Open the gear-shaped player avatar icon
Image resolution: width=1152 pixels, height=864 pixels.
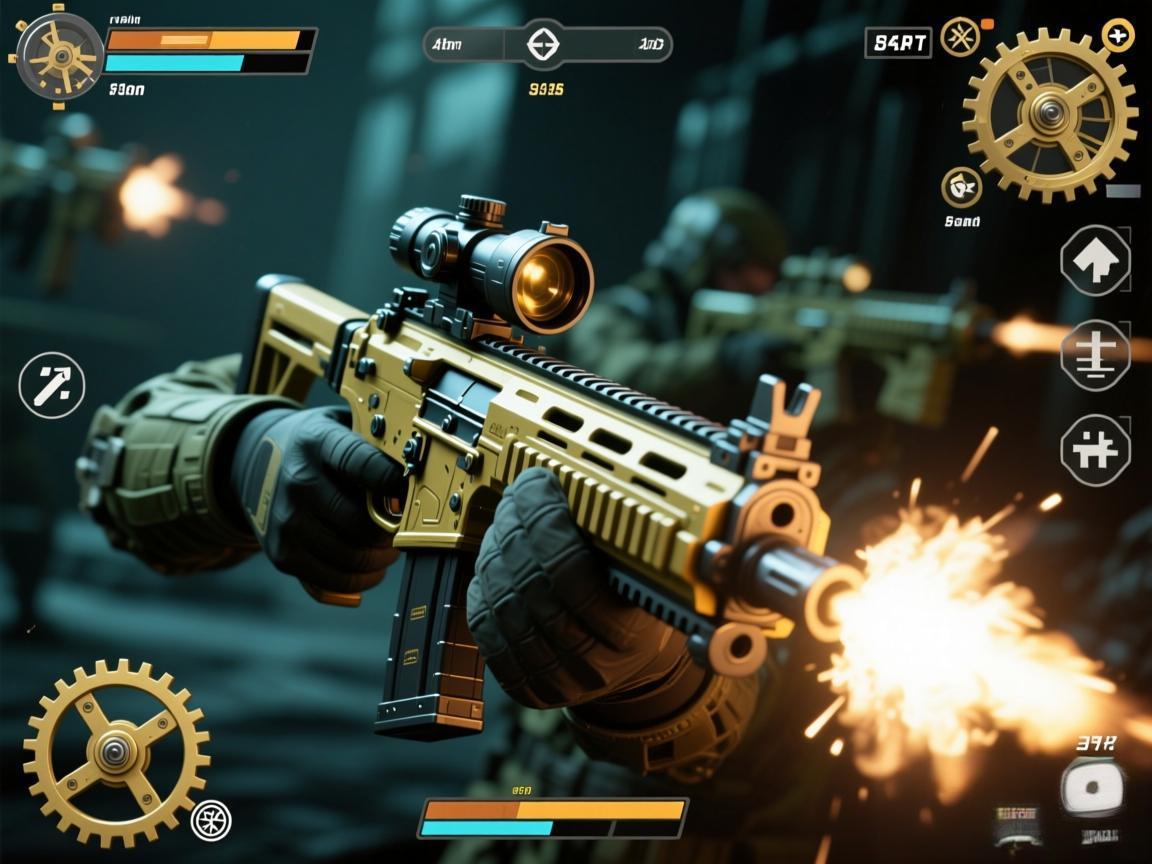(x=60, y=56)
